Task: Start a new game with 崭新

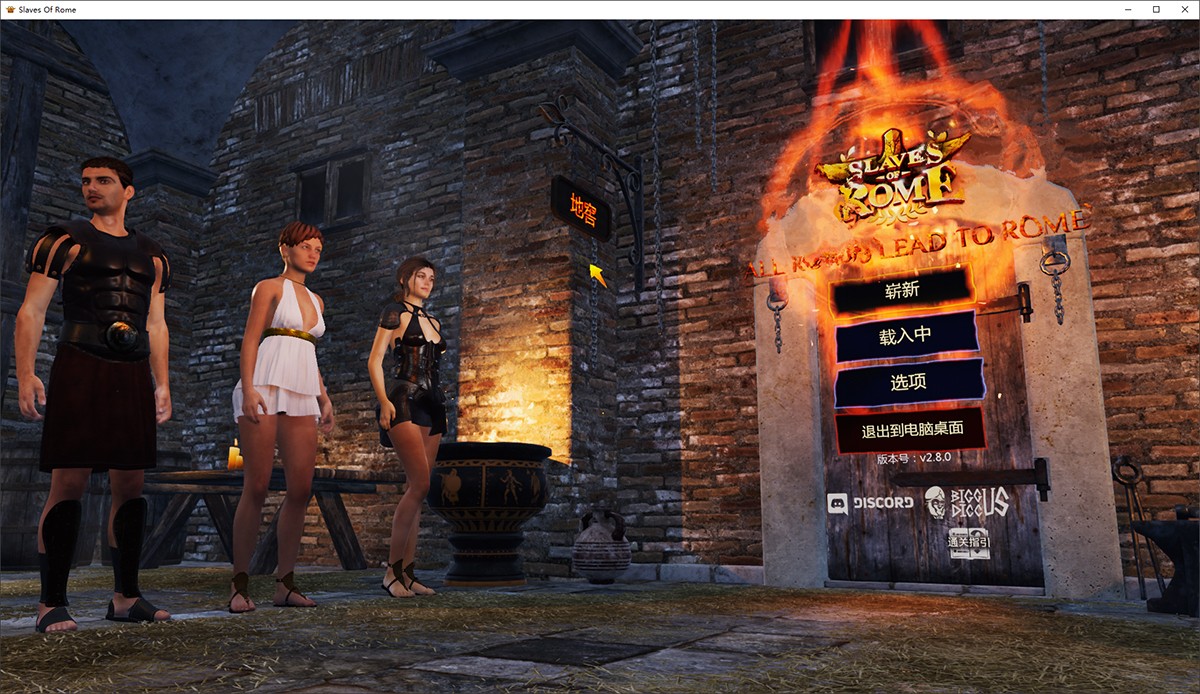Action: (x=901, y=291)
